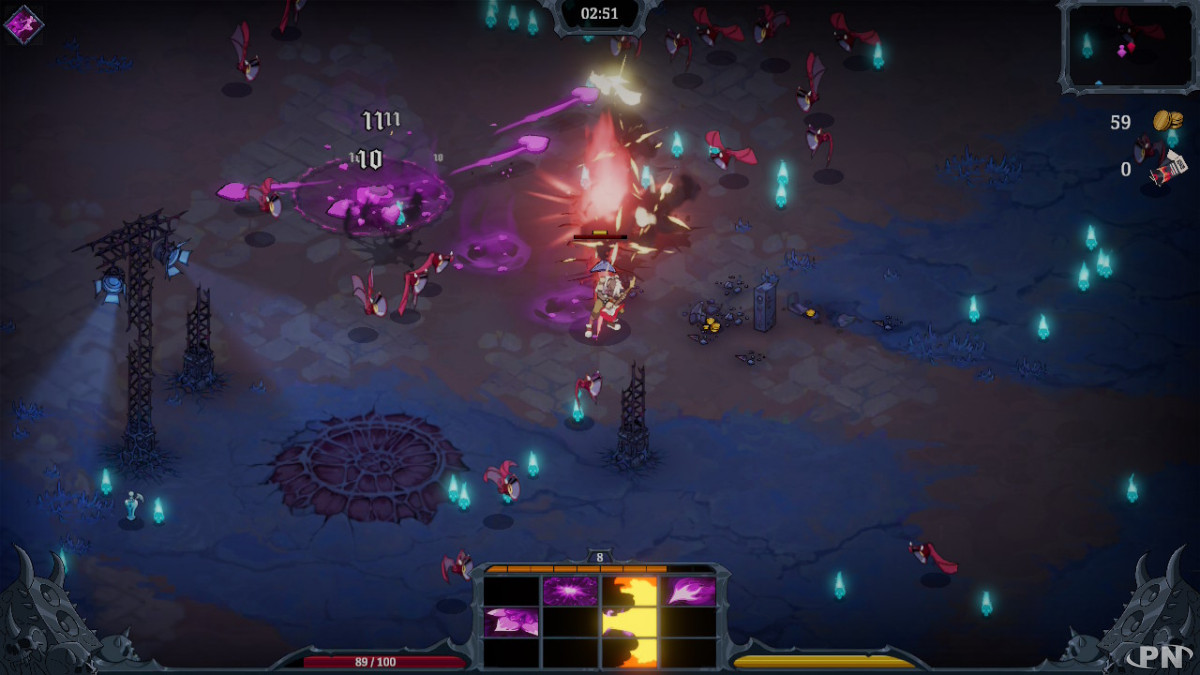Click the gold coins currency icon
Image resolution: width=1200 pixels, height=675 pixels.
1167,121
